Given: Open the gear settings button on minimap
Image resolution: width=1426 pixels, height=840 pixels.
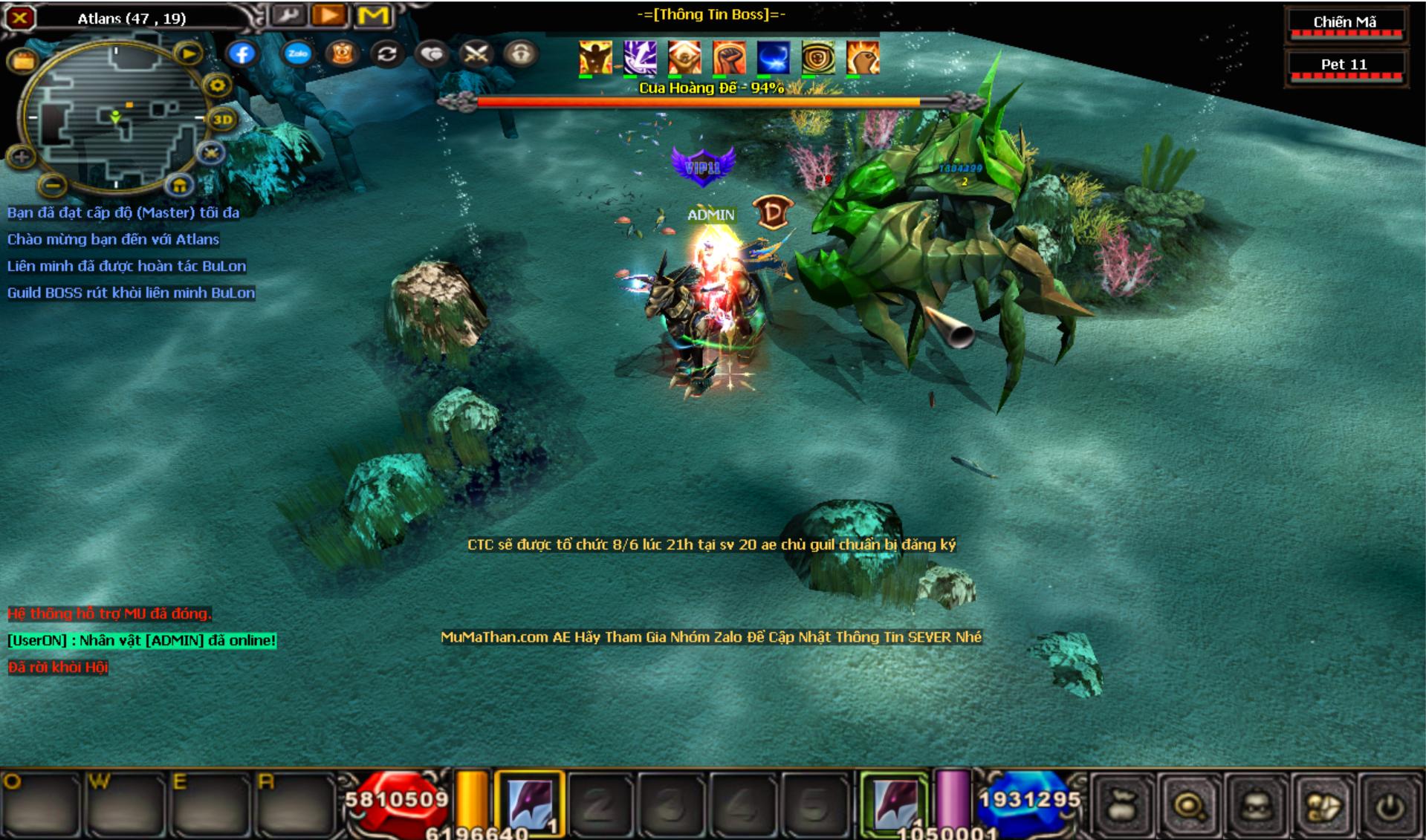Looking at the screenshot, I should pyautogui.click(x=217, y=85).
